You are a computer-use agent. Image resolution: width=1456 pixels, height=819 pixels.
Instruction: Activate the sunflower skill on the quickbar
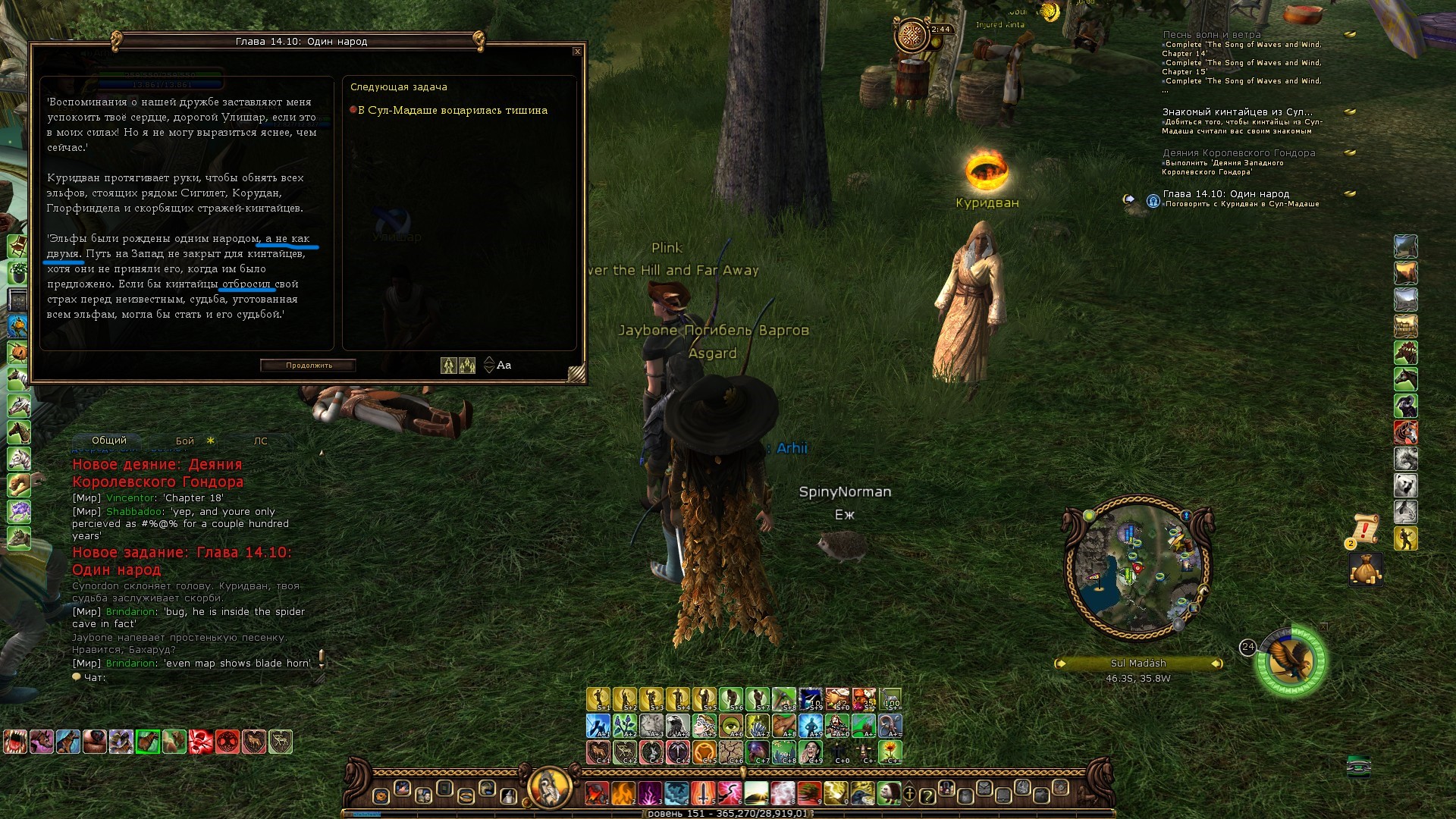(x=890, y=751)
